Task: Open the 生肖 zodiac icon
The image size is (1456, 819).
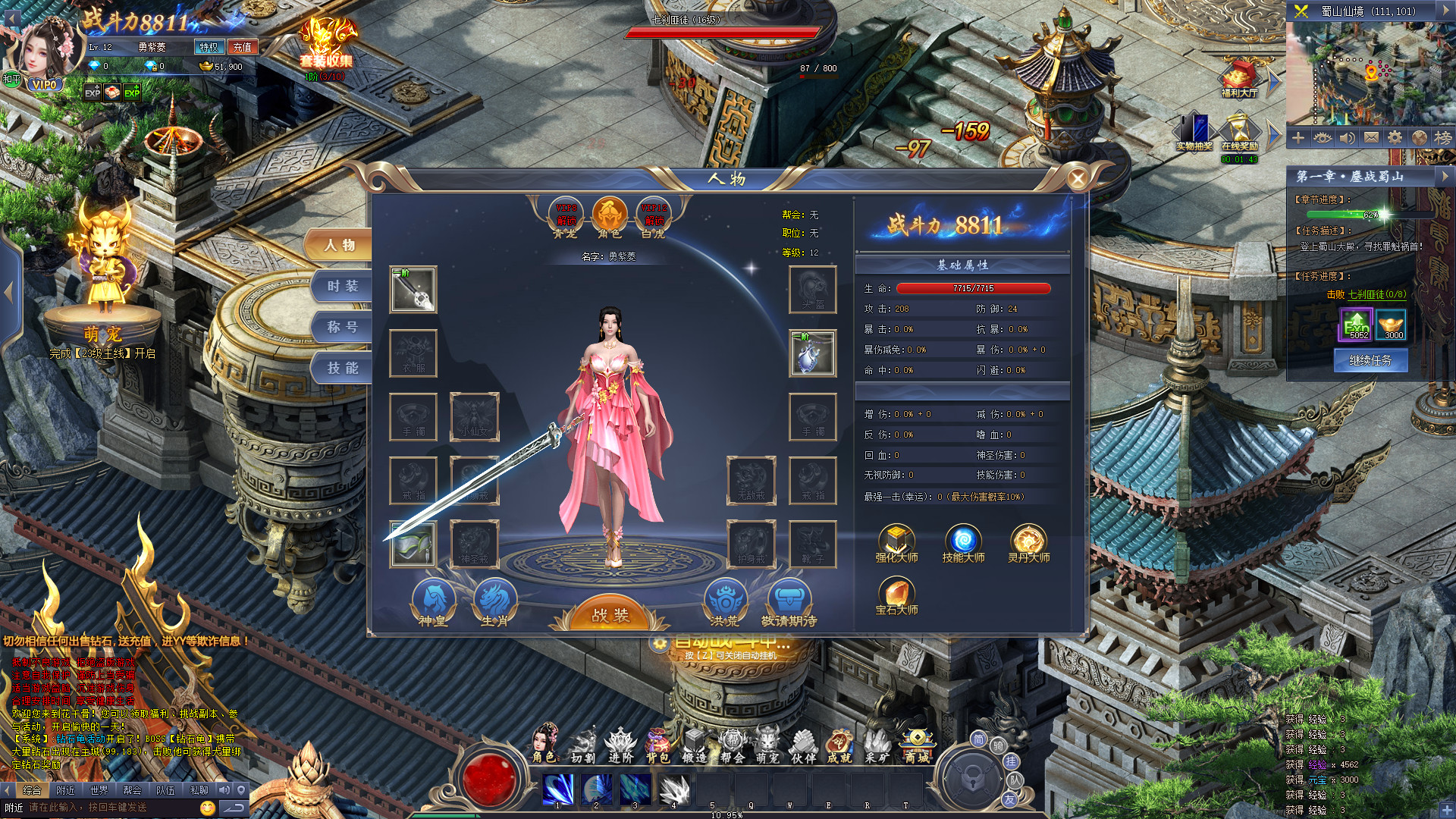Action: 494,602
